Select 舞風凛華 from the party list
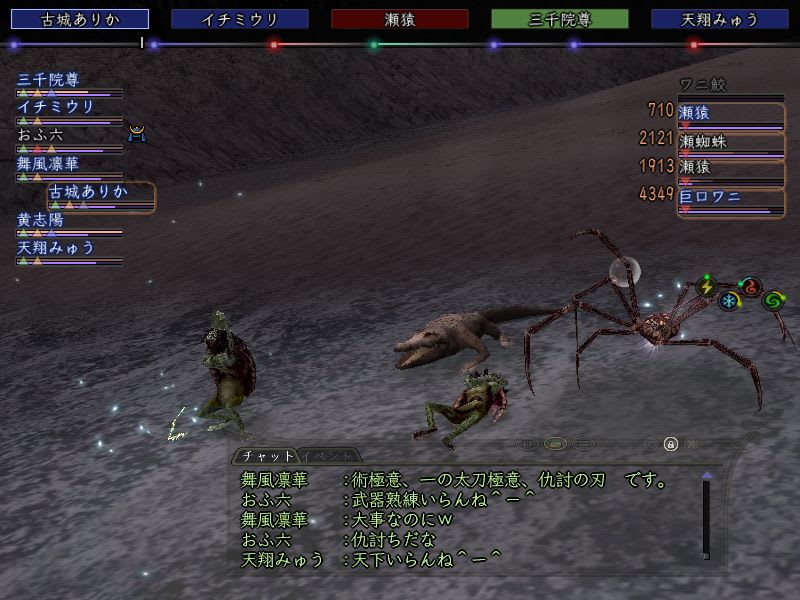Screen dimensions: 800x600 click(x=48, y=163)
